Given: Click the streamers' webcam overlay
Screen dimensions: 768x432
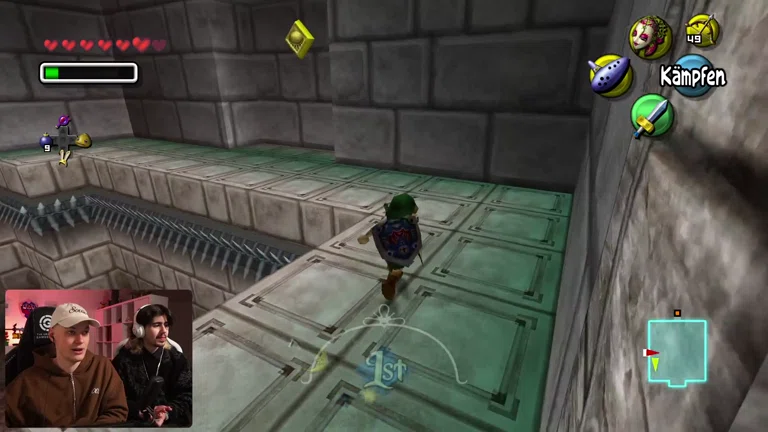Looking at the screenshot, I should (98, 359).
